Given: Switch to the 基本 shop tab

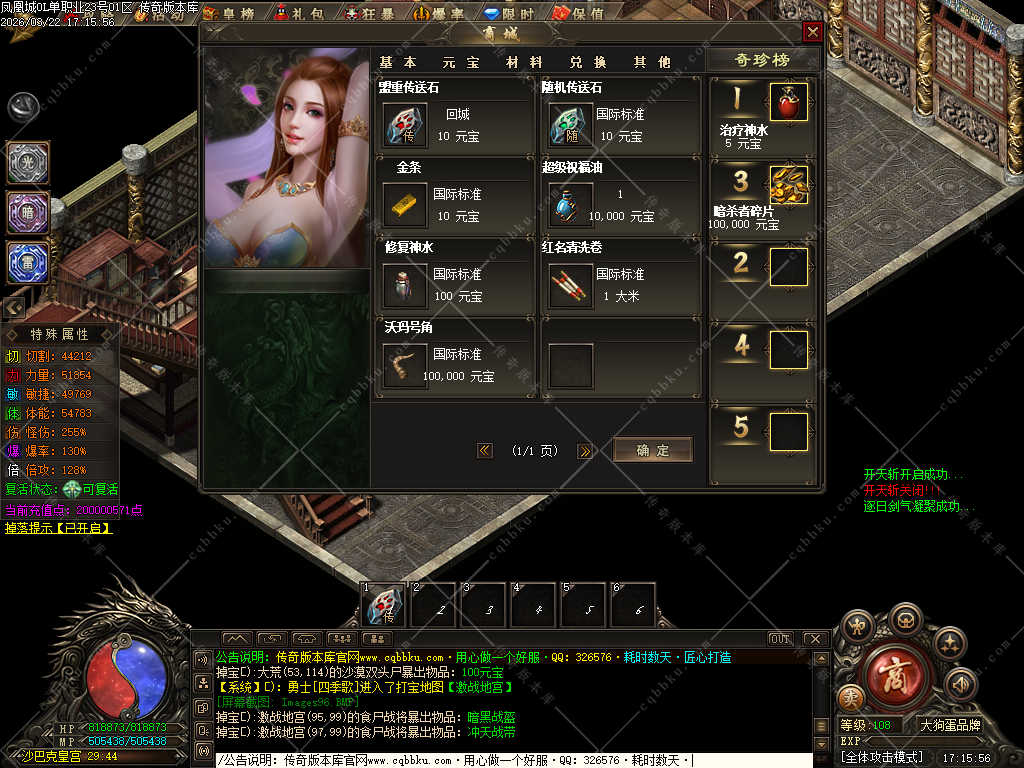Looking at the screenshot, I should tap(397, 62).
